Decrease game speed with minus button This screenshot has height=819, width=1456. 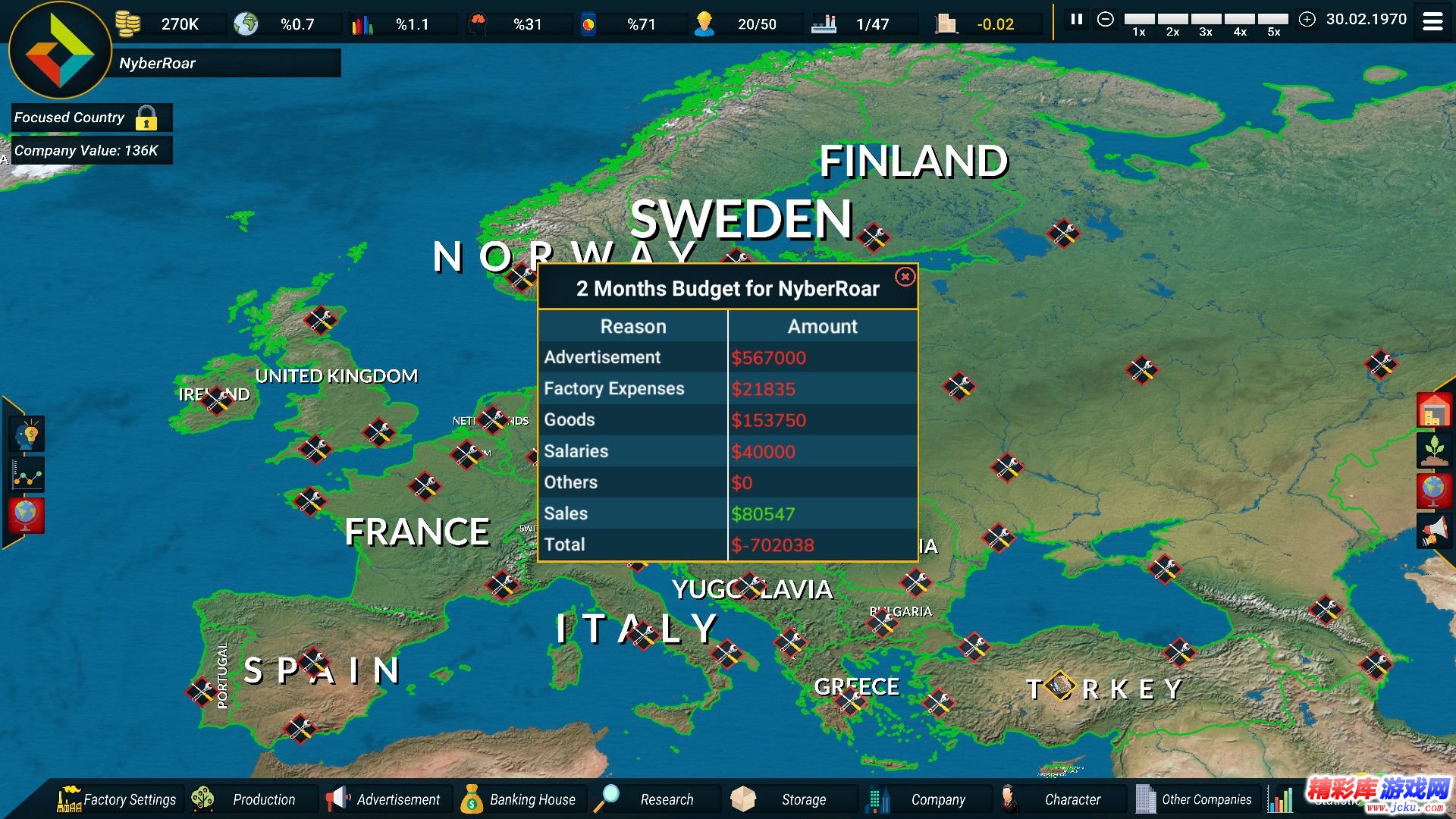pyautogui.click(x=1106, y=20)
